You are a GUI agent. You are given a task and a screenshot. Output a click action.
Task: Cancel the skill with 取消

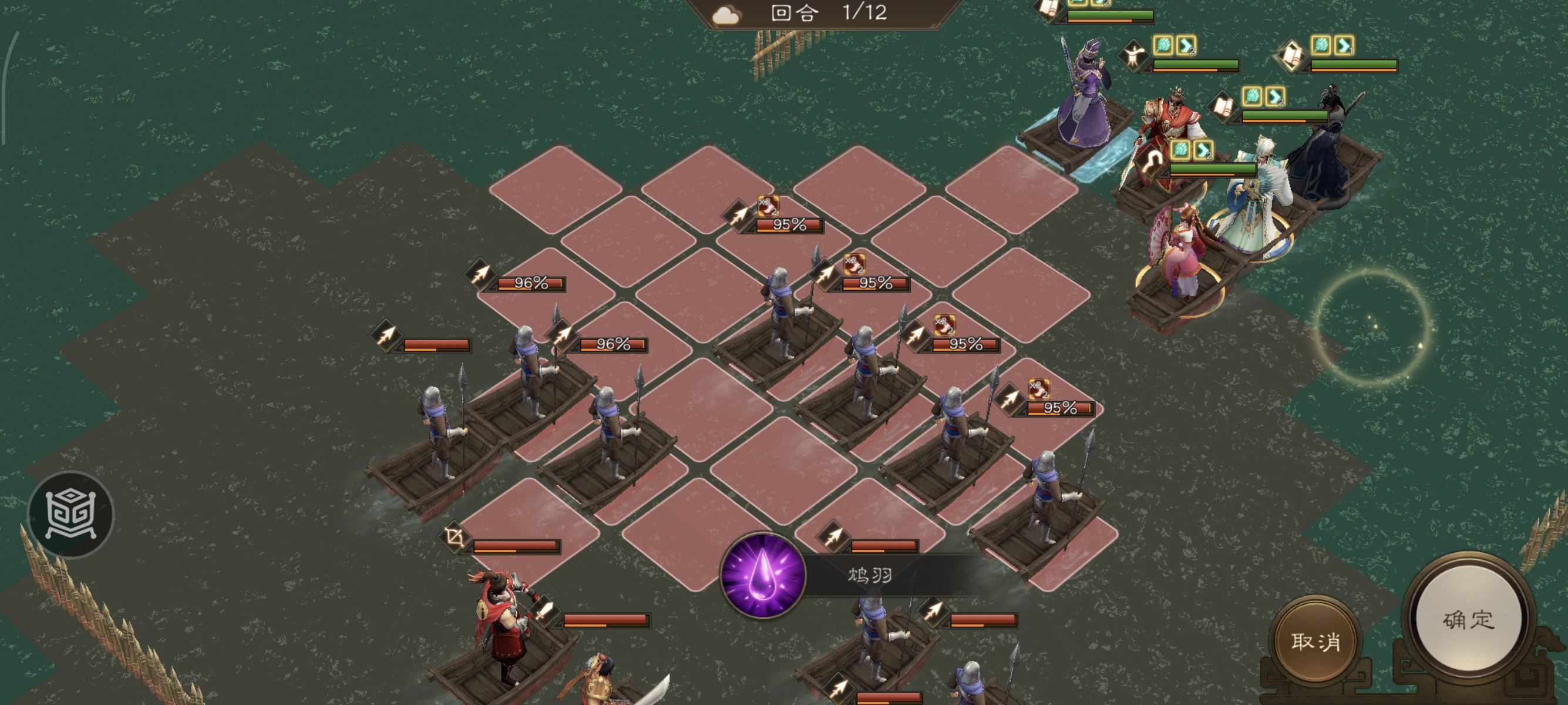[1315, 641]
